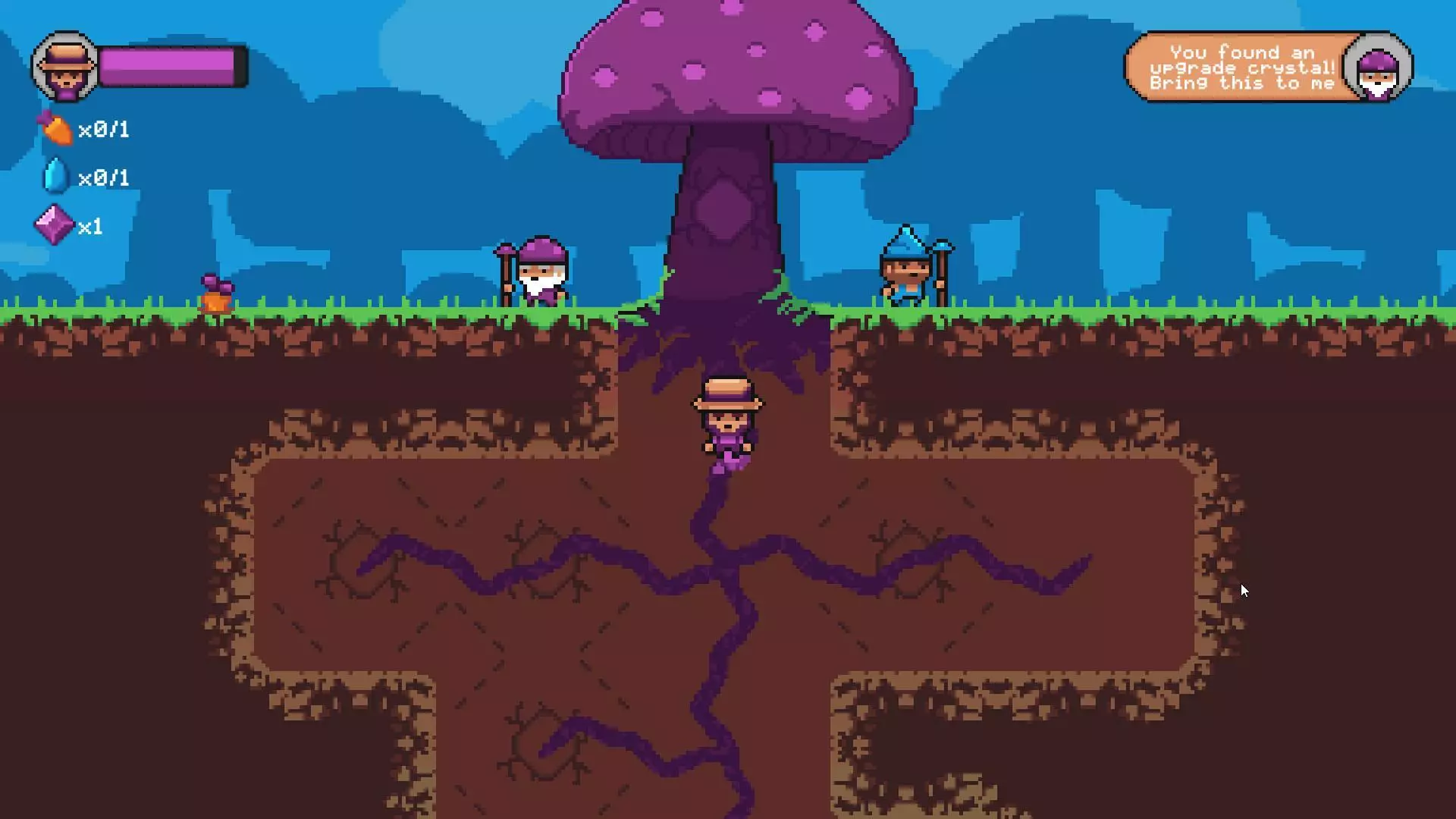Click the player portrait in the top-left HUD
The height and width of the screenshot is (819, 1456).
coord(64,66)
